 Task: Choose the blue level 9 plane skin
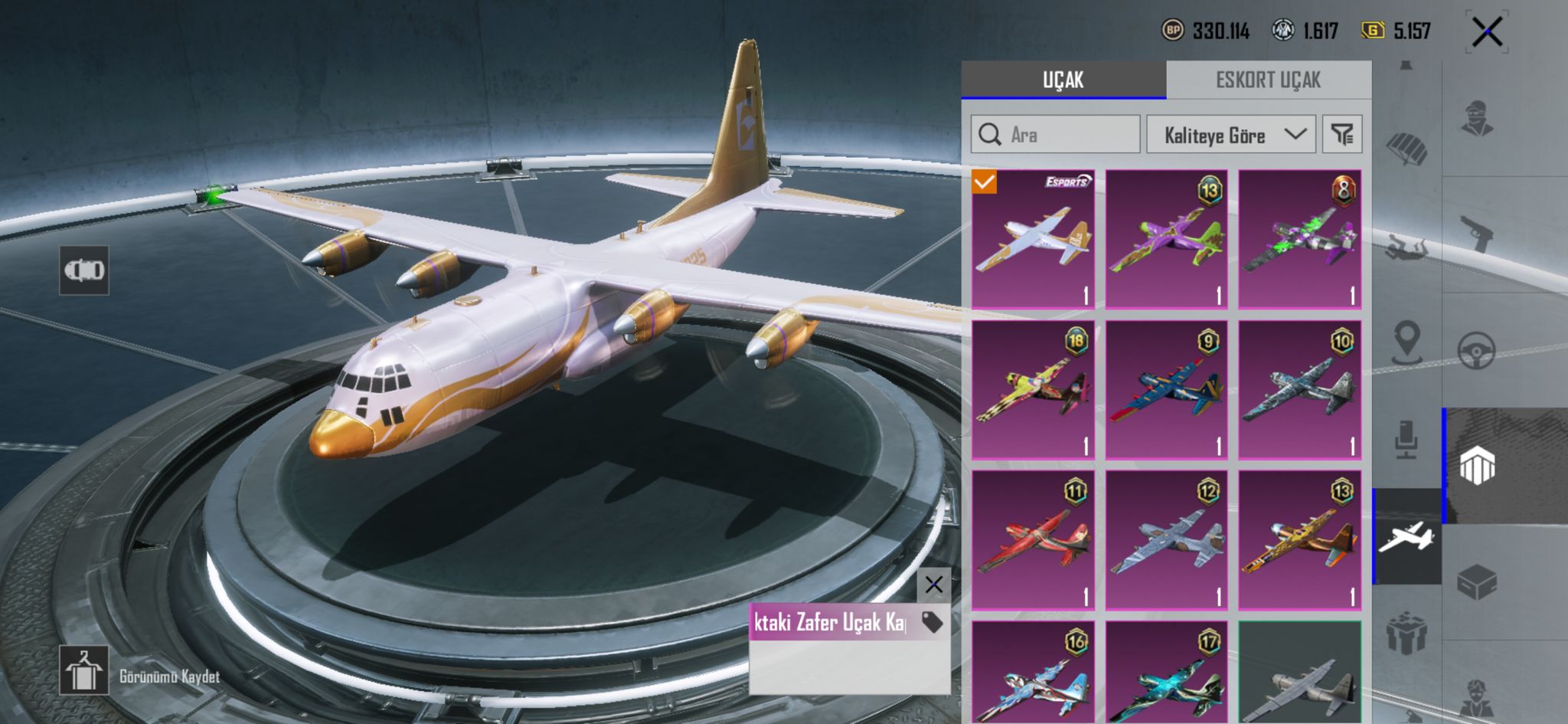coord(1166,390)
